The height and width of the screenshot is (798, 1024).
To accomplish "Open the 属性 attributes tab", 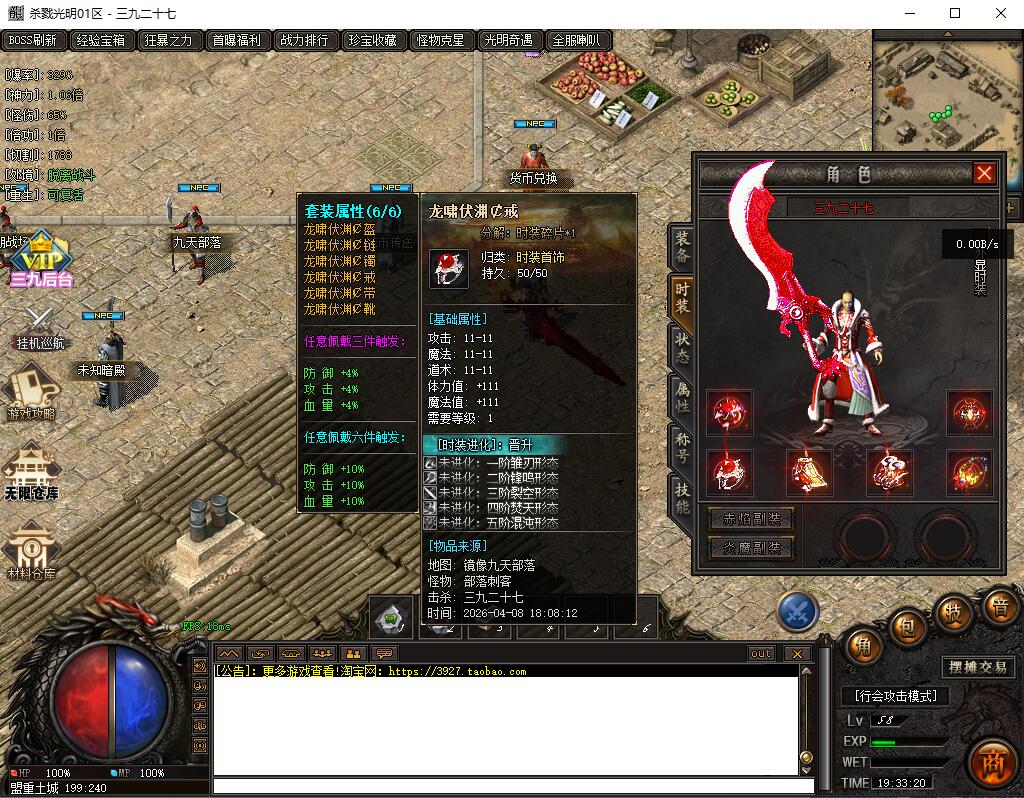I will click(682, 396).
